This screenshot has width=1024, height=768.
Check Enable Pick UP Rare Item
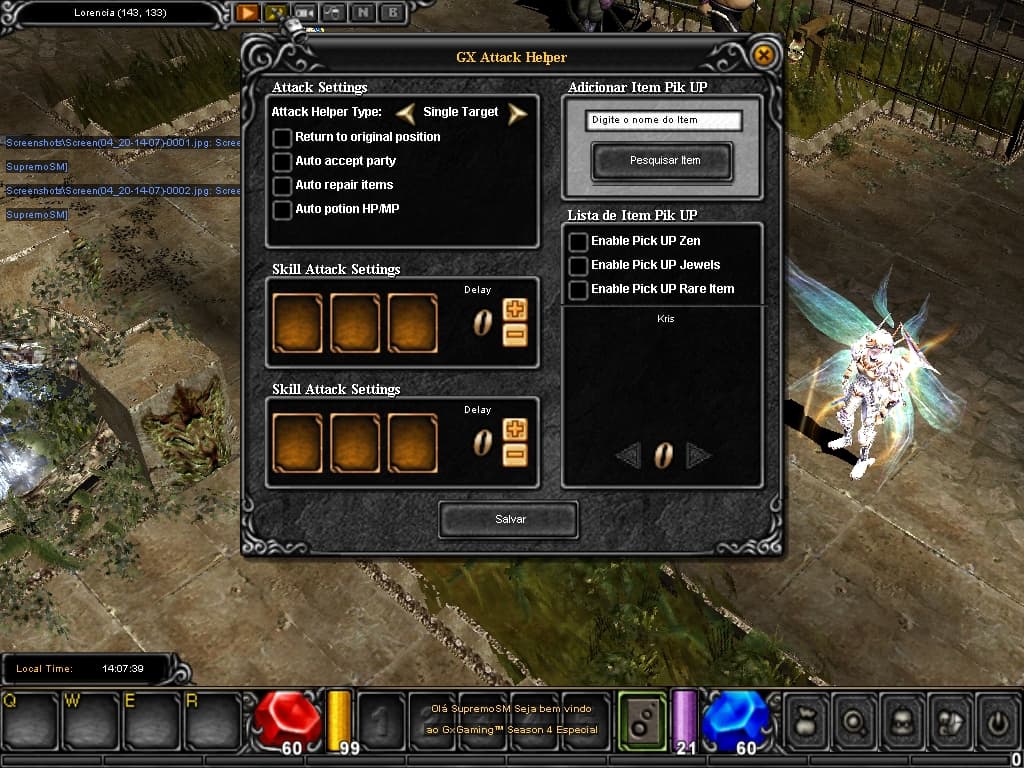tap(578, 290)
